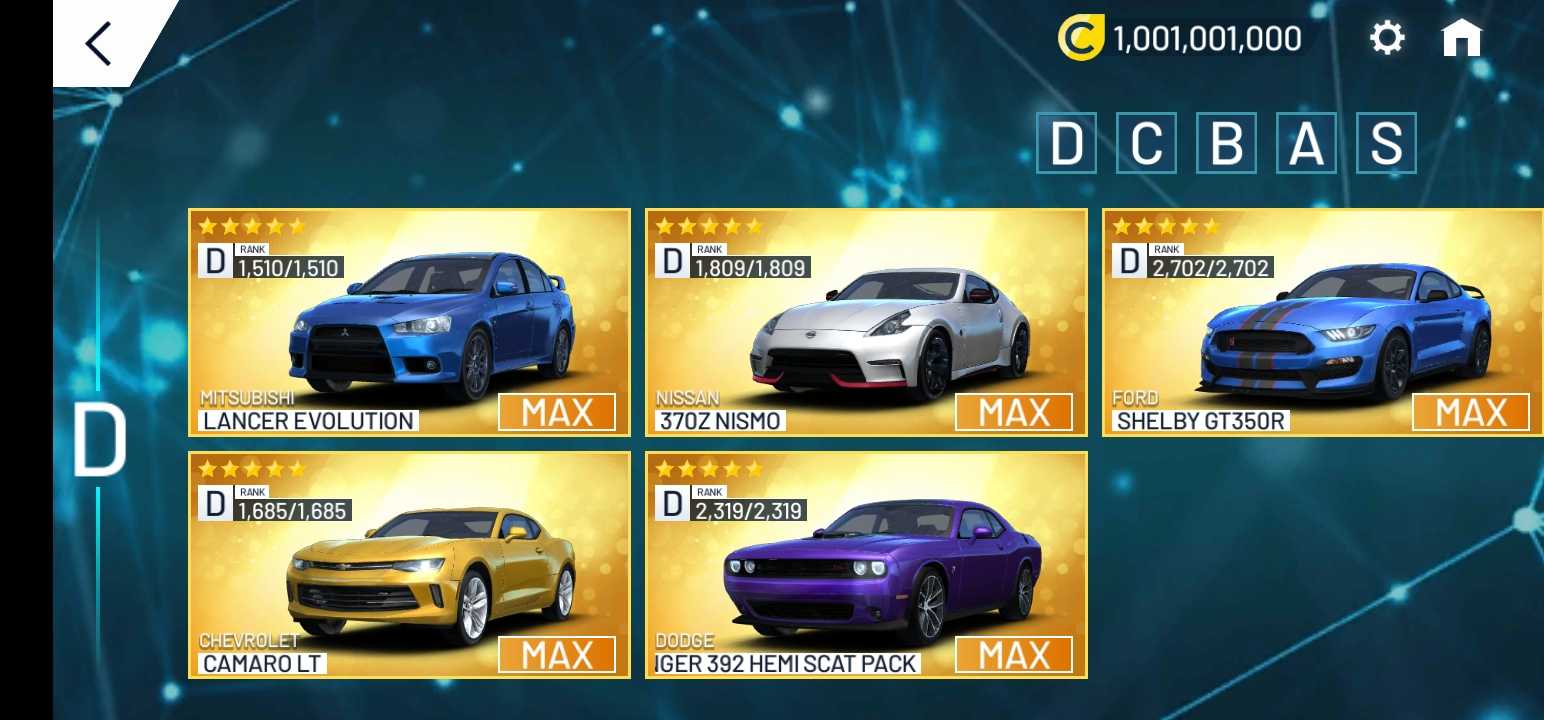The image size is (1544, 720).
Task: Open the settings gear icon
Action: 1387,39
